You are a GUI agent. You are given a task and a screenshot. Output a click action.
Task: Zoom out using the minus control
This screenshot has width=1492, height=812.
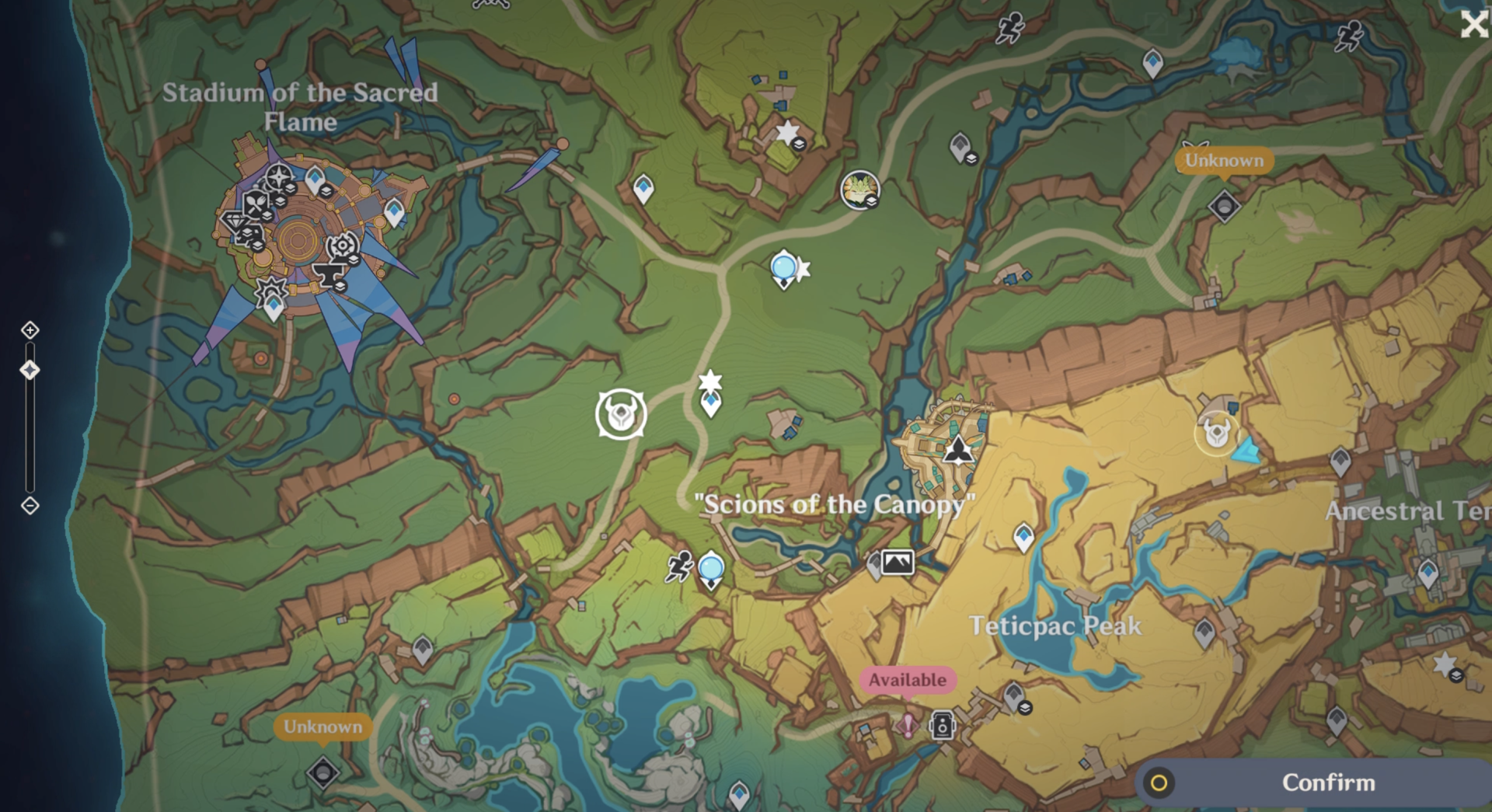(x=30, y=506)
